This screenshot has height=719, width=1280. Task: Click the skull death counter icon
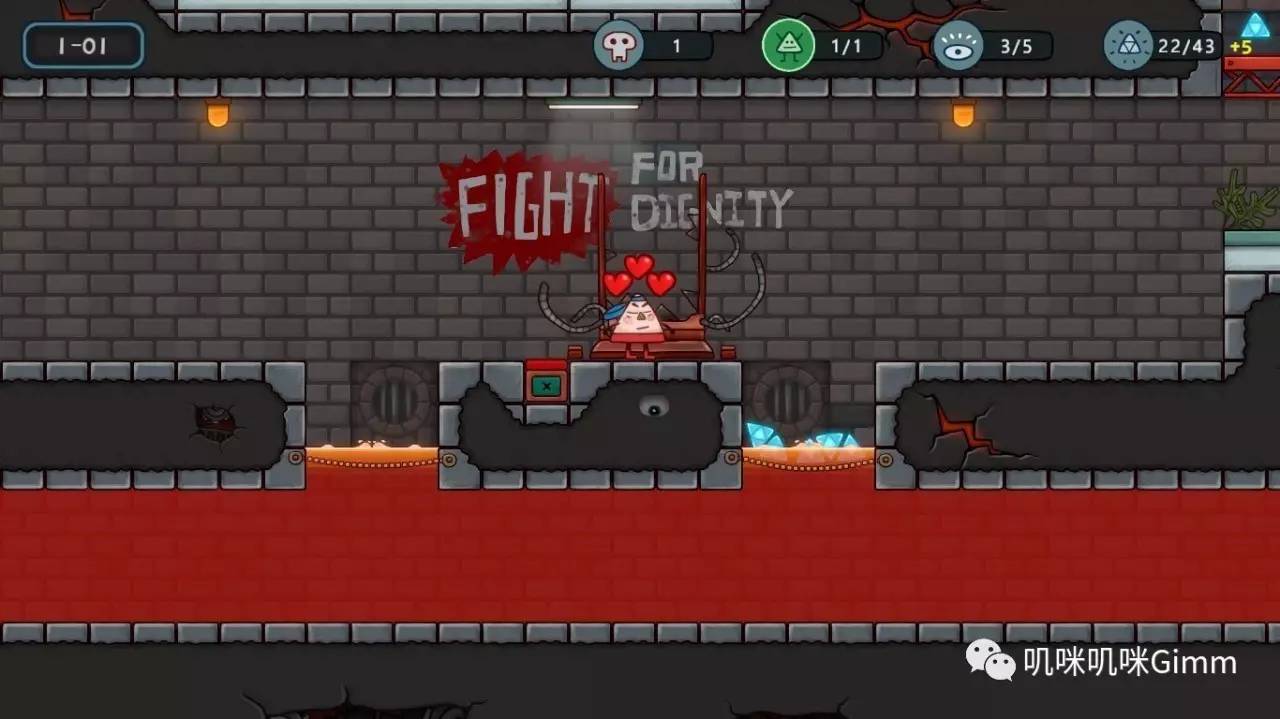point(618,46)
